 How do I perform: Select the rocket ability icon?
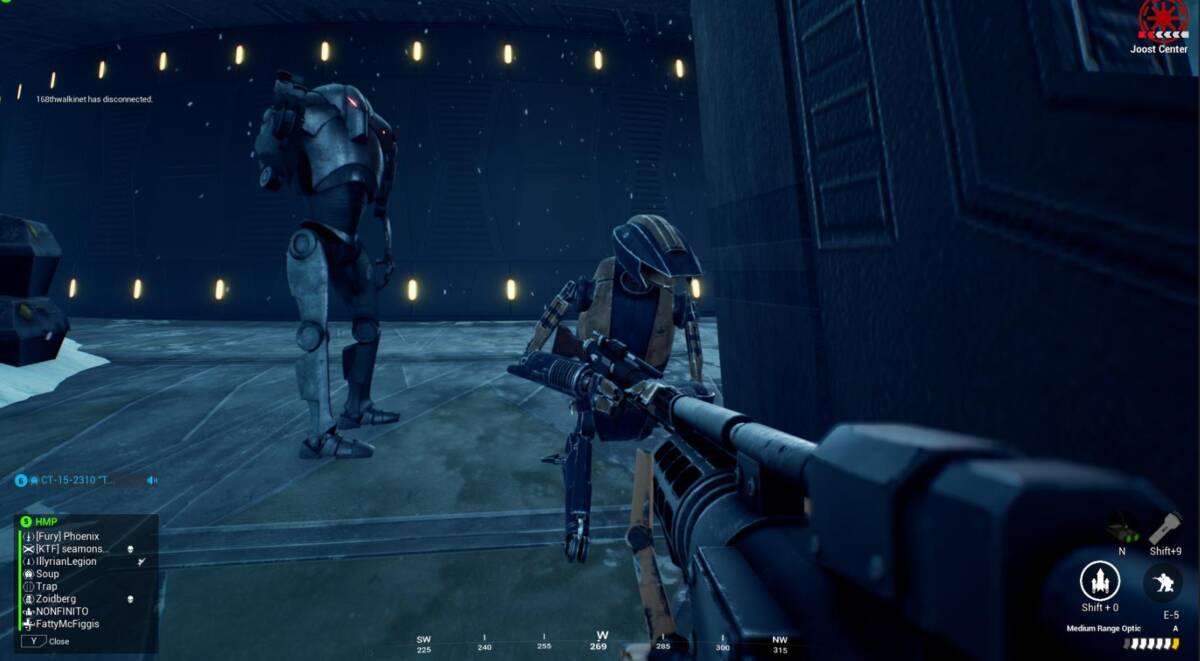(x=1099, y=581)
